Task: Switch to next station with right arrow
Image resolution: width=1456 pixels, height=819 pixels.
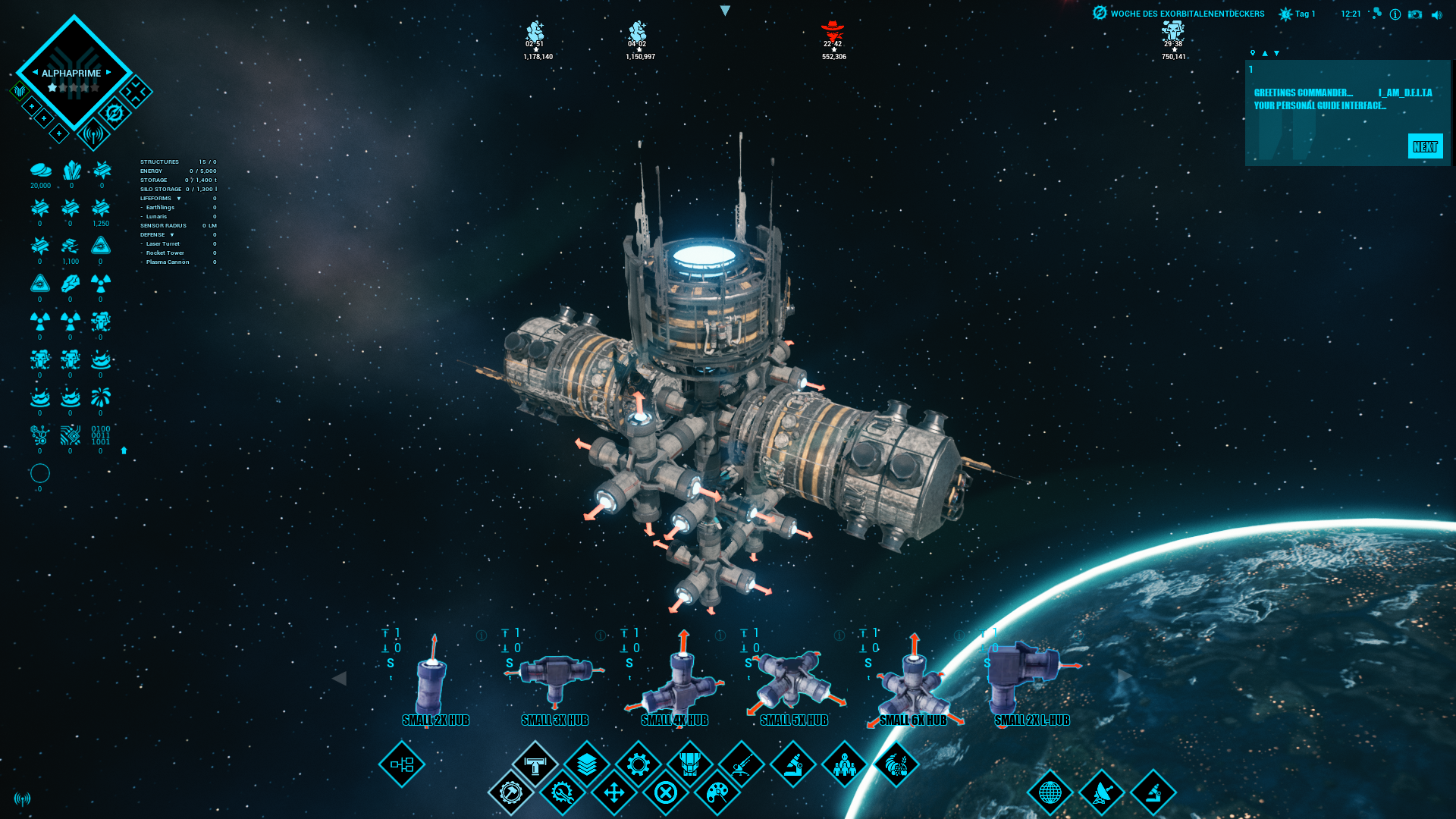Action: tap(108, 73)
